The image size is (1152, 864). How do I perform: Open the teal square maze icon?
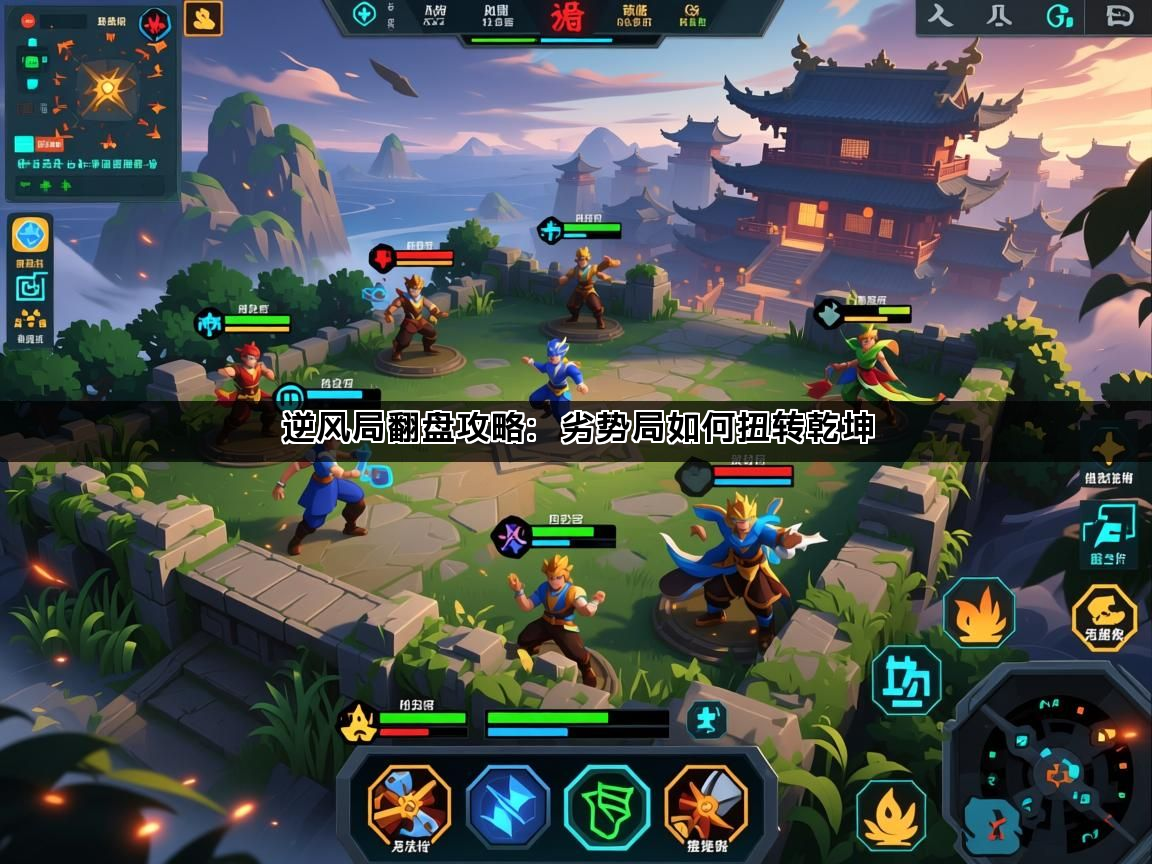point(30,288)
